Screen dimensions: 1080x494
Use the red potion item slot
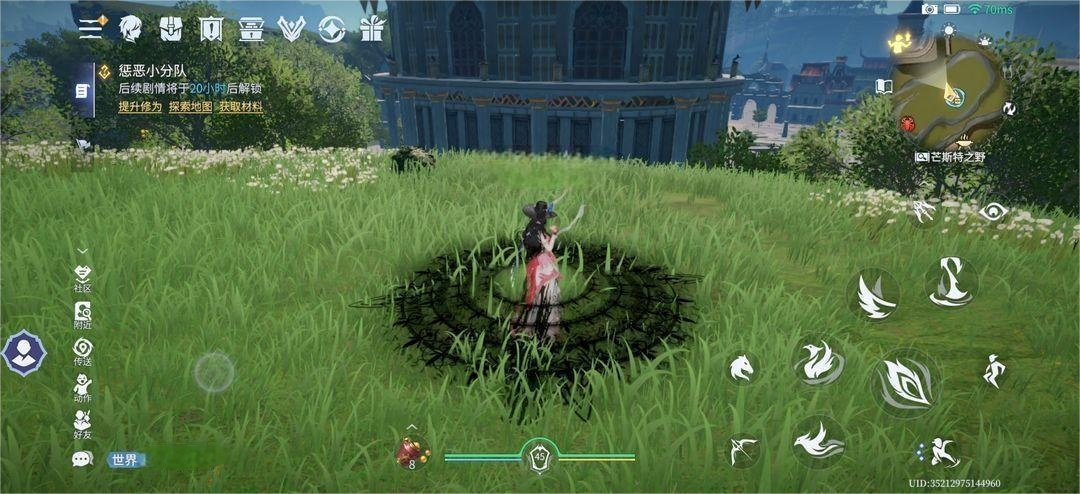[x=411, y=453]
